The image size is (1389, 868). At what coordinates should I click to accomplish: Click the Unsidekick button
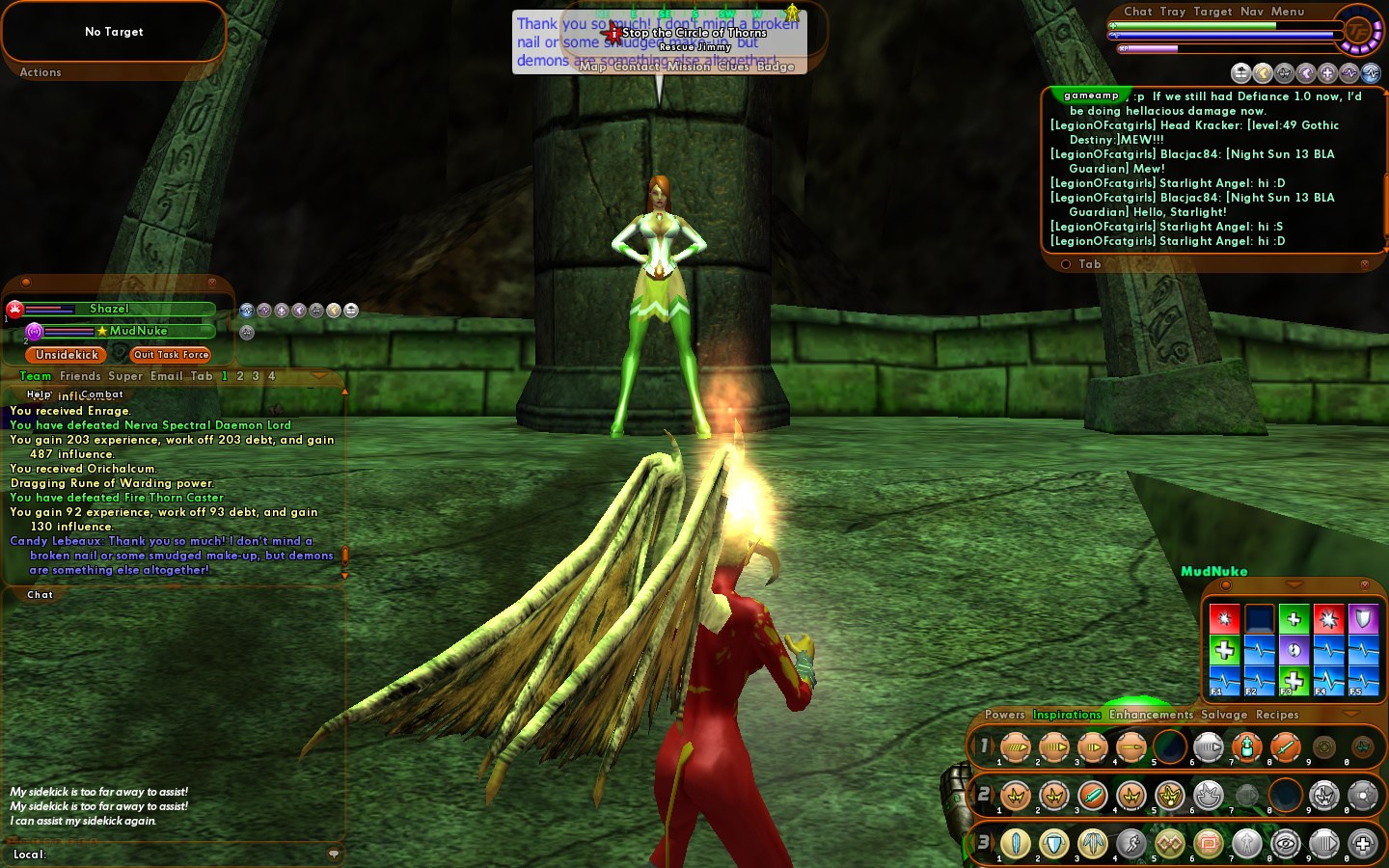[67, 355]
